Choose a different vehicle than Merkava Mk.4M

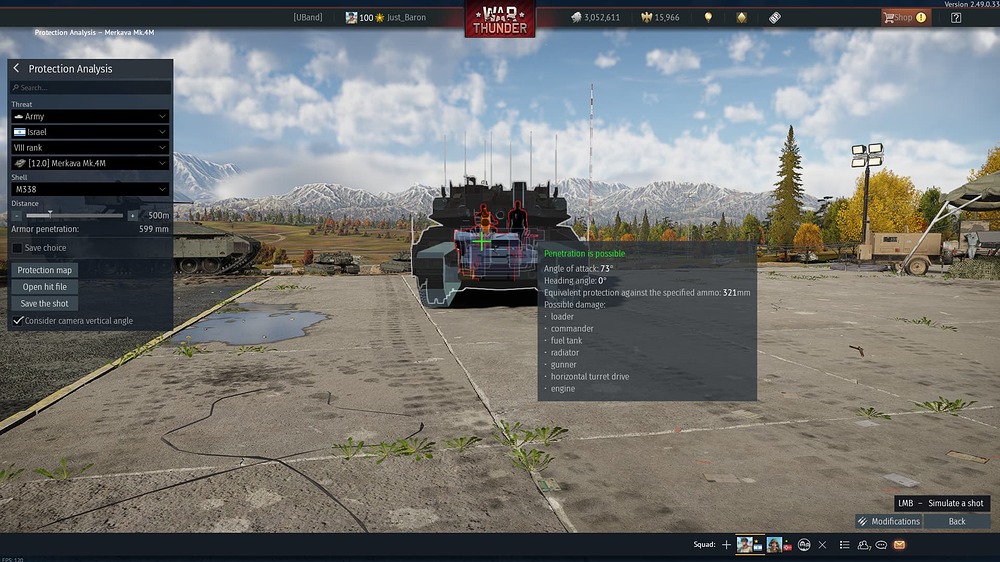(90, 163)
